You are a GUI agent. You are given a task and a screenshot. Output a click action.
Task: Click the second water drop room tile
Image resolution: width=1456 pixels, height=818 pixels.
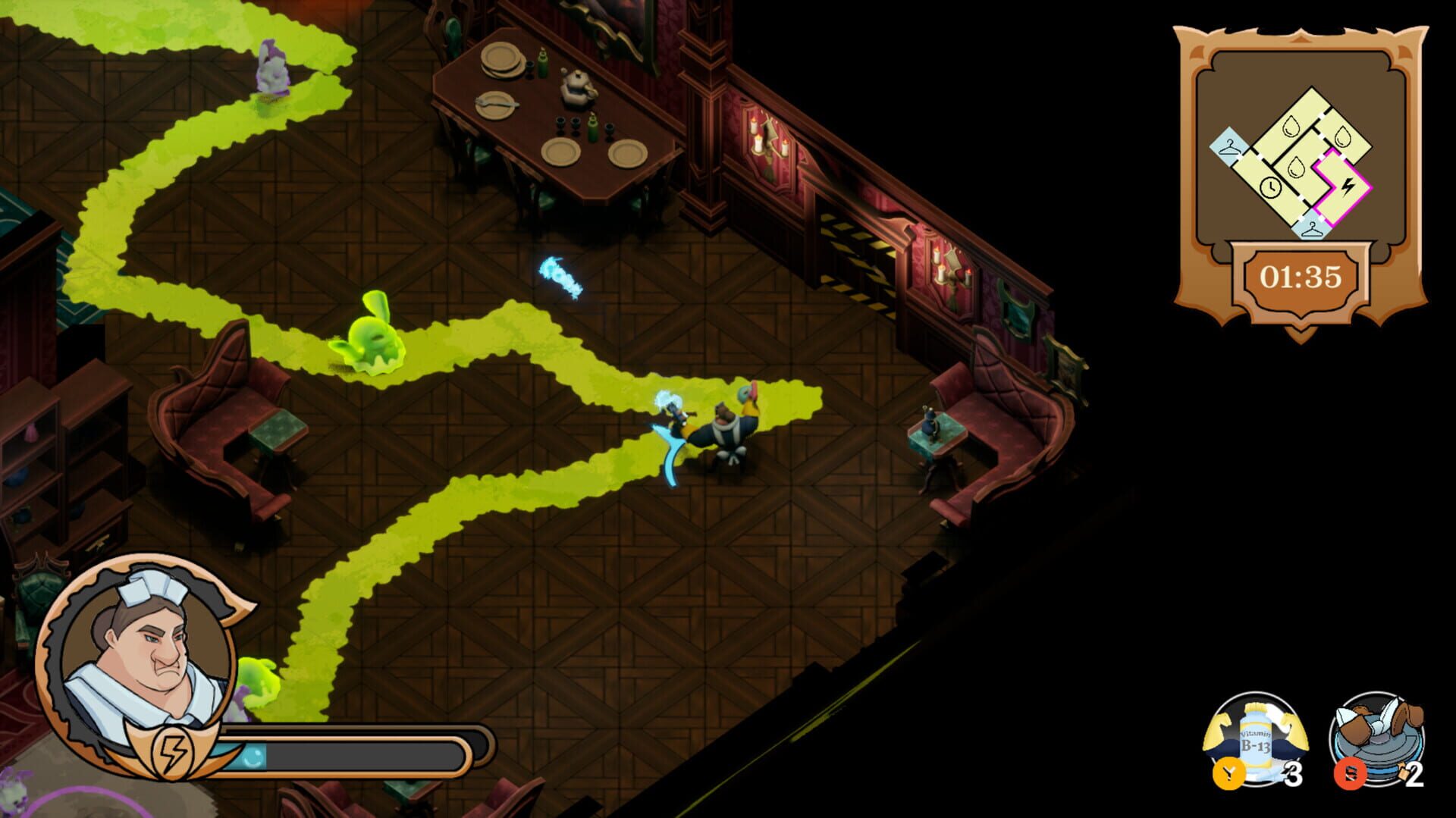tap(1341, 135)
